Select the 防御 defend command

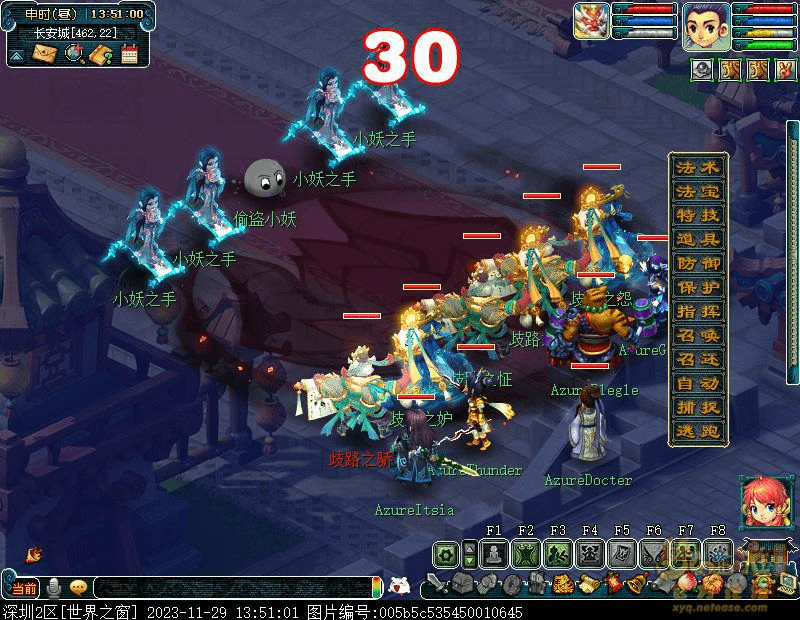[698, 264]
